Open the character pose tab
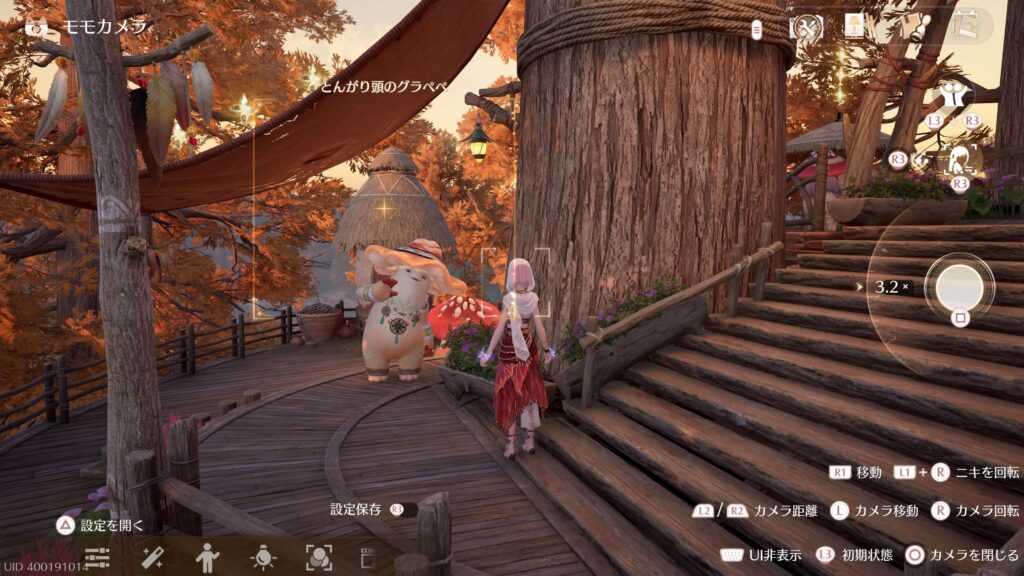The height and width of the screenshot is (576, 1024). click(208, 557)
